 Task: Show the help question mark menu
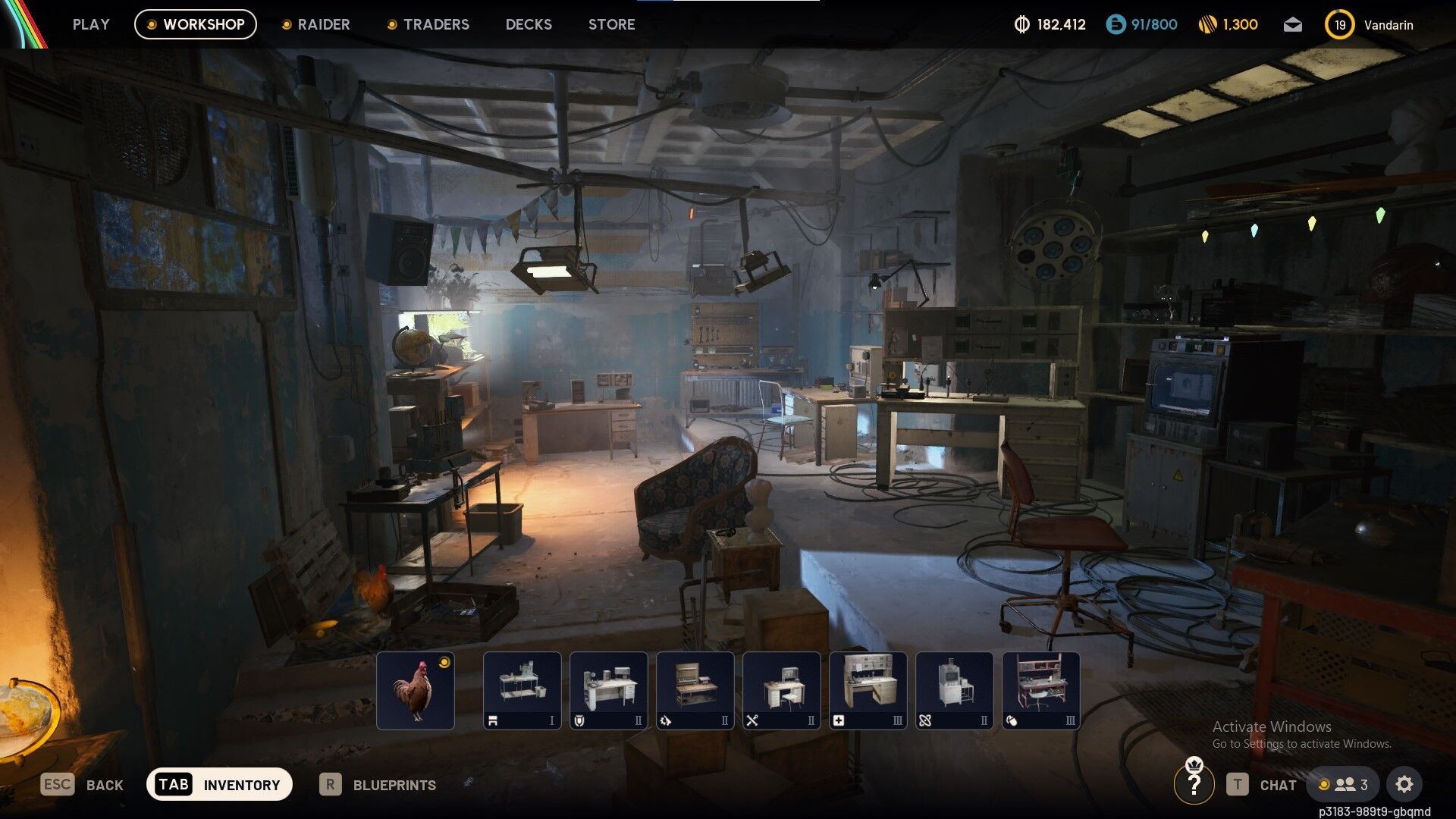(1194, 785)
